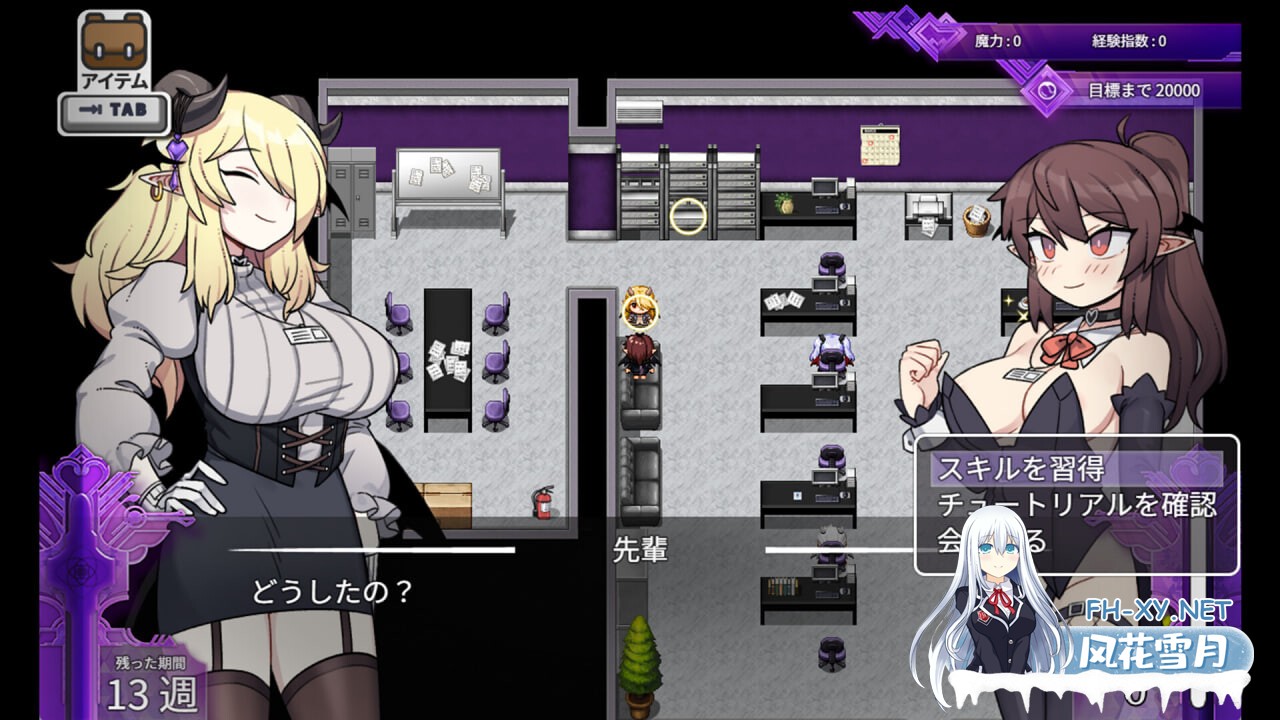Open the item bag icon labeled アイテム
1280x720 pixels.
coord(115,40)
